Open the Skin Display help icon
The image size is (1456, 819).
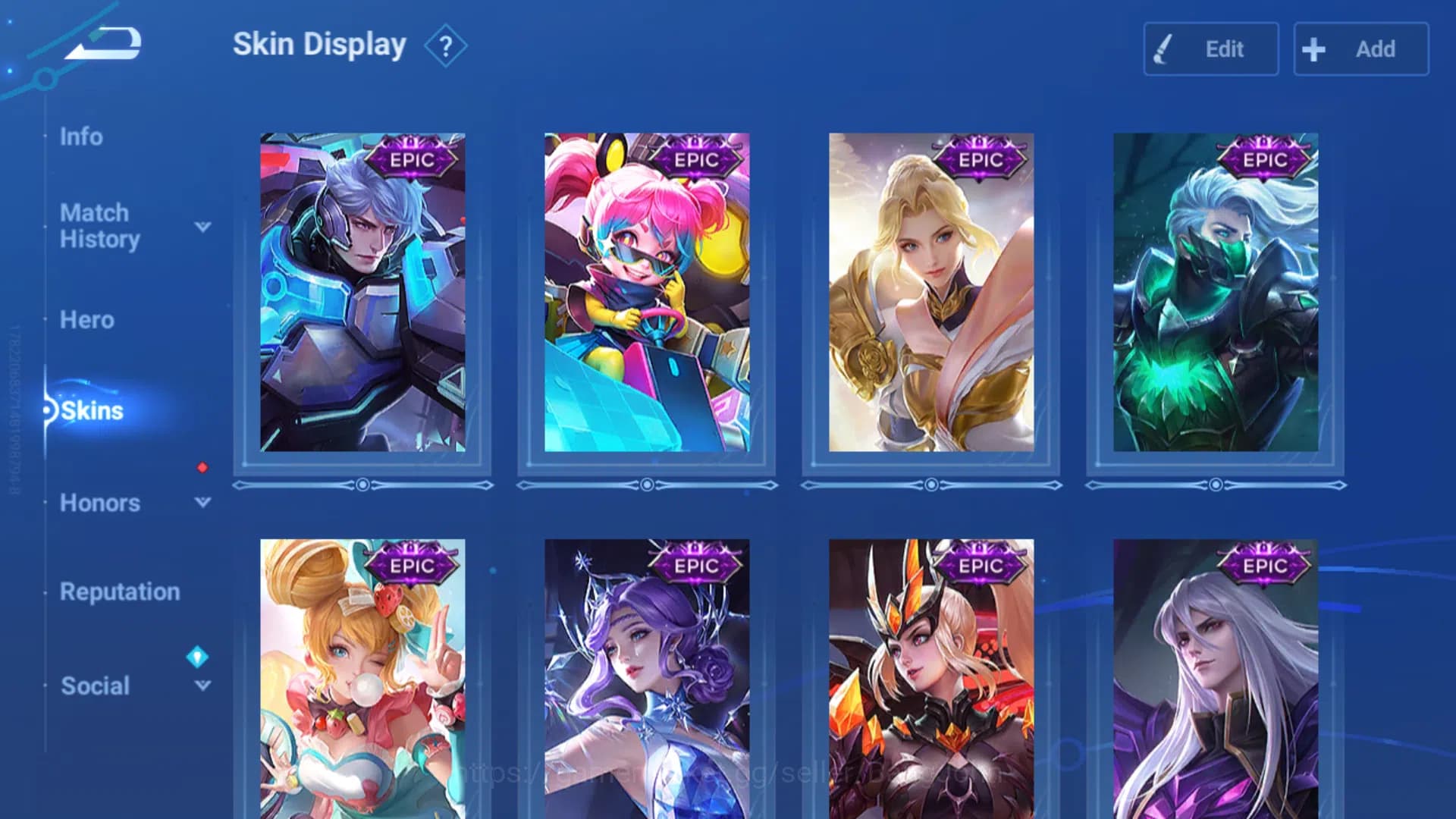[446, 45]
